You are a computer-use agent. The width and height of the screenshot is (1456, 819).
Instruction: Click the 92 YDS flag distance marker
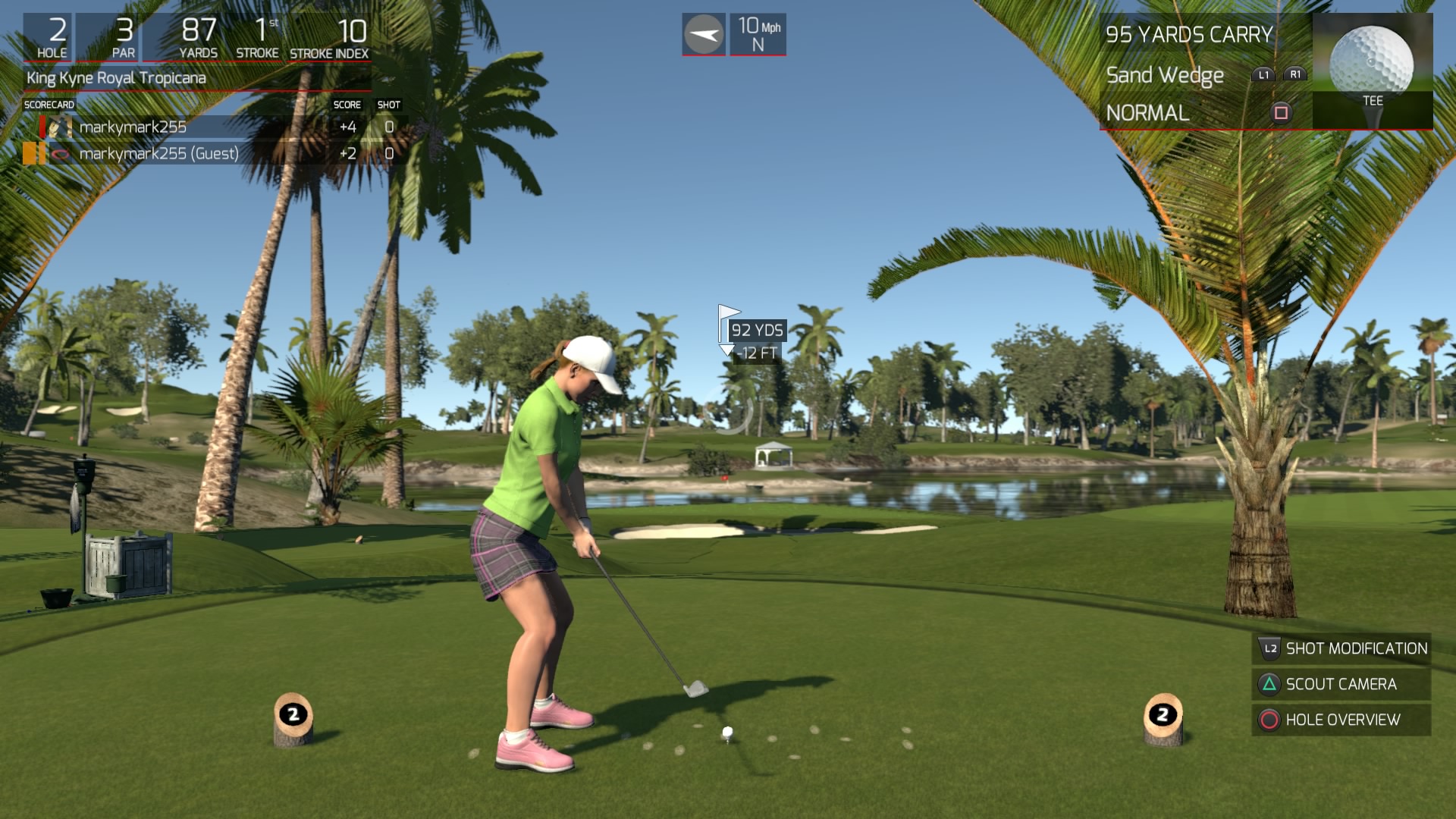756,331
